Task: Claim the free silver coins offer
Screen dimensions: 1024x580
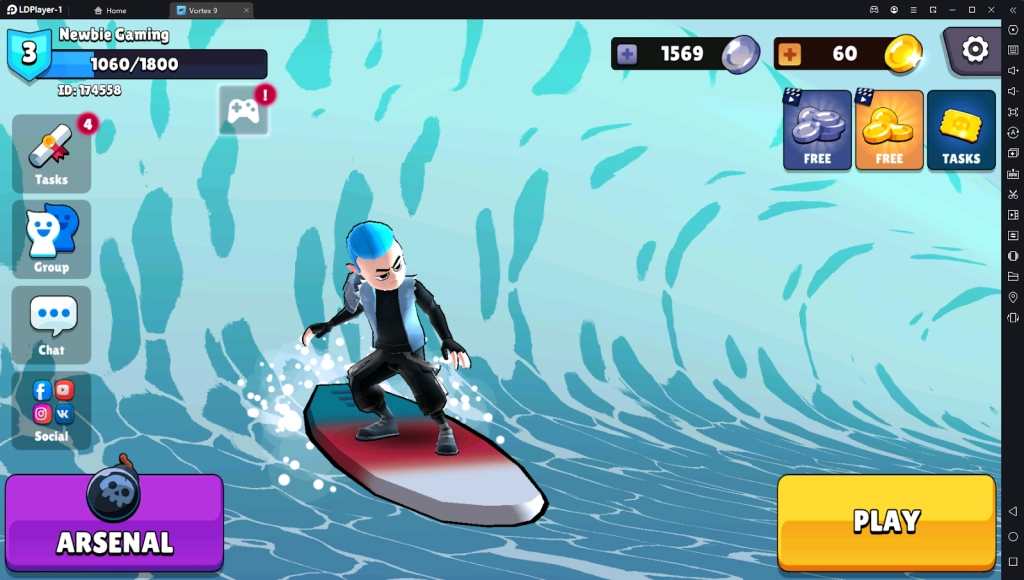Action: tap(817, 130)
